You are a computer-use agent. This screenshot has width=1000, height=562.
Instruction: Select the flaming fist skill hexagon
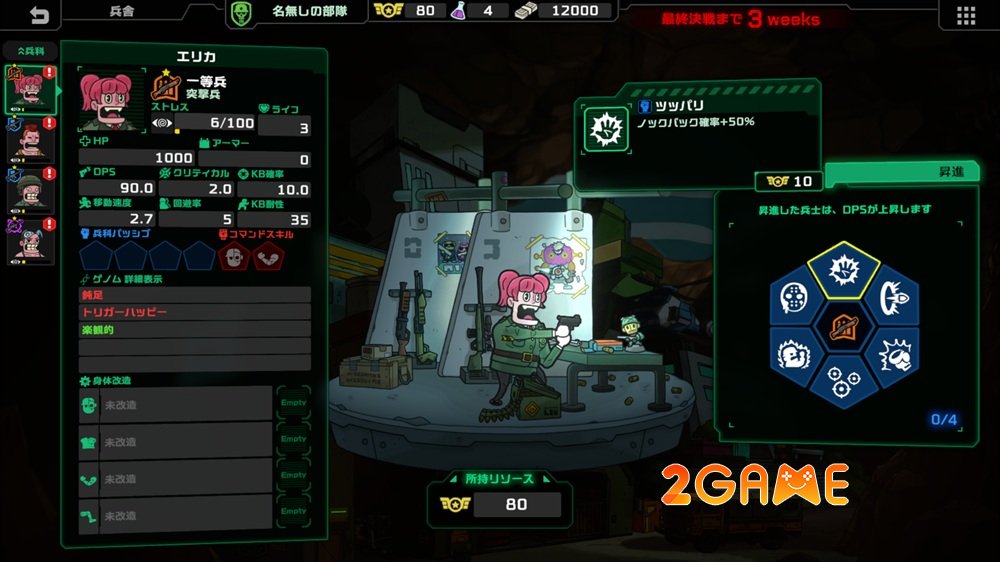click(x=793, y=353)
